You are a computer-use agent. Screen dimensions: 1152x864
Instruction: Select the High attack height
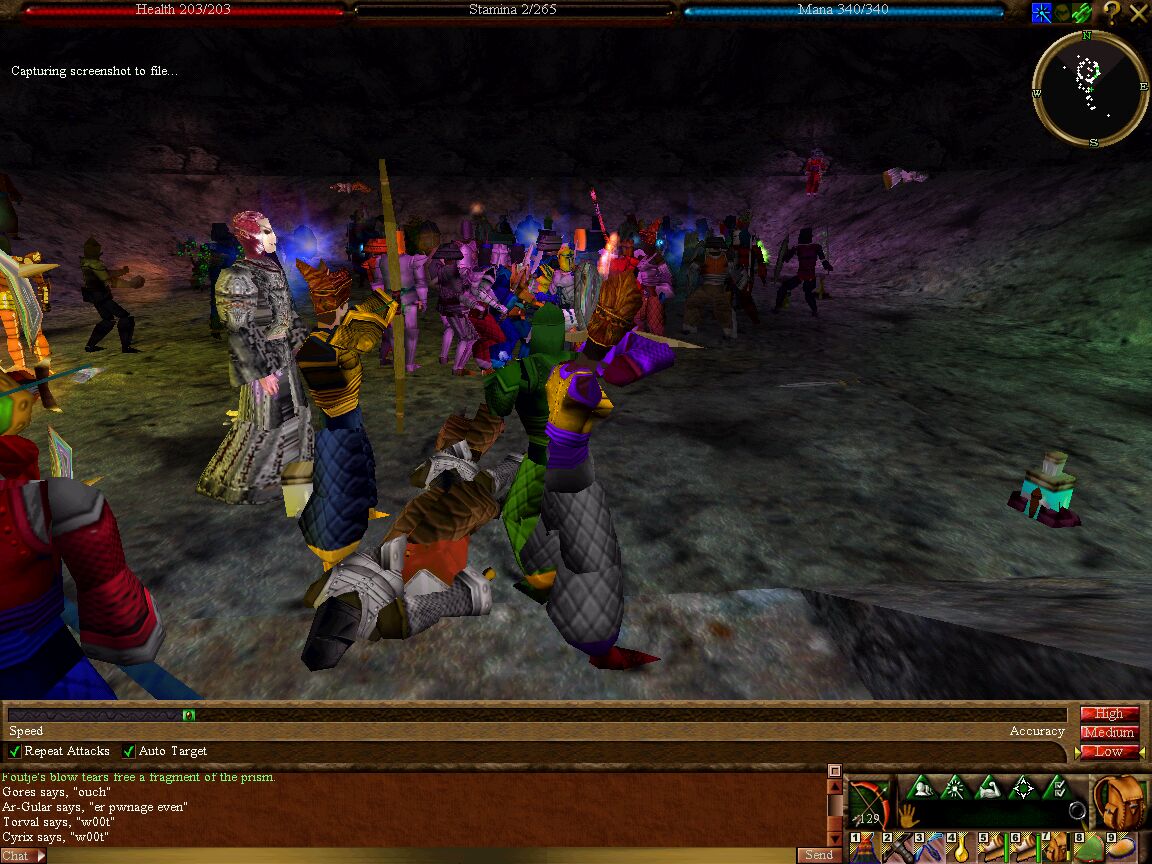tap(1109, 714)
